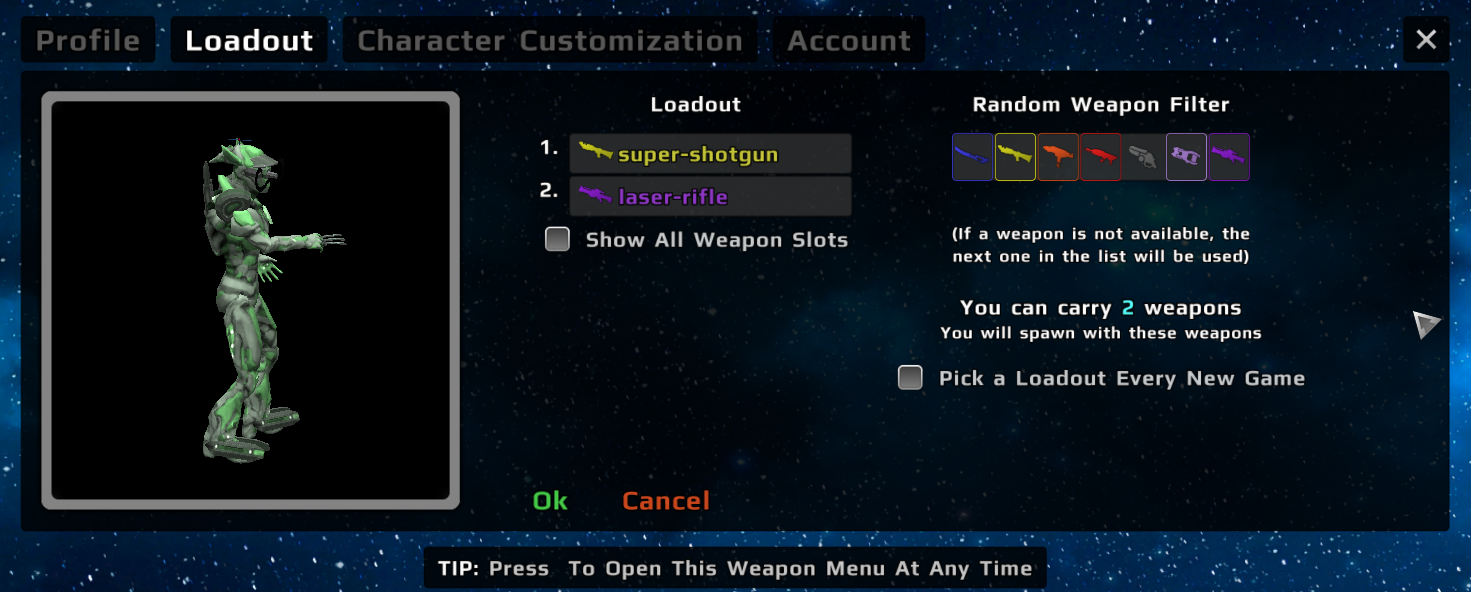Tick Pick a Loadout Every New Game
Viewport: 1471px width, 592px height.
pyautogui.click(x=910, y=378)
